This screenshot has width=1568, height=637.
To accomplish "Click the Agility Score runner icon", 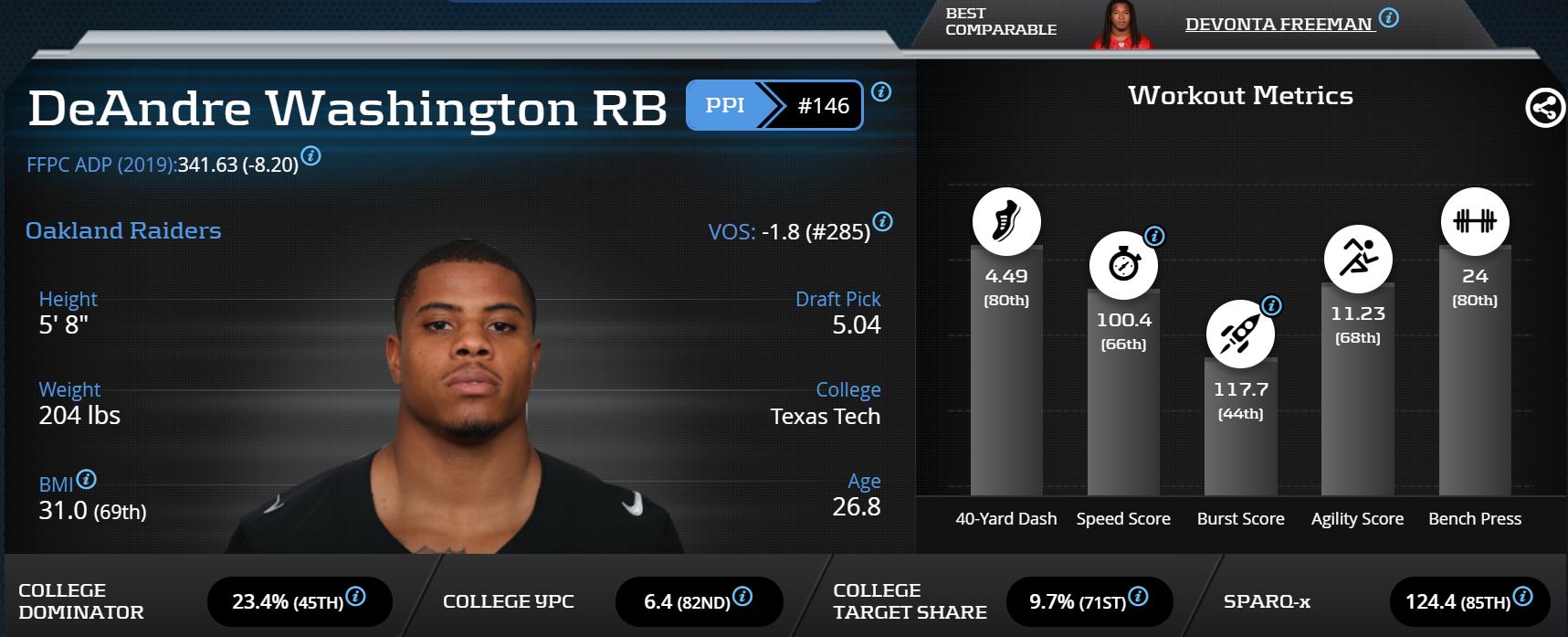I will 1358,259.
